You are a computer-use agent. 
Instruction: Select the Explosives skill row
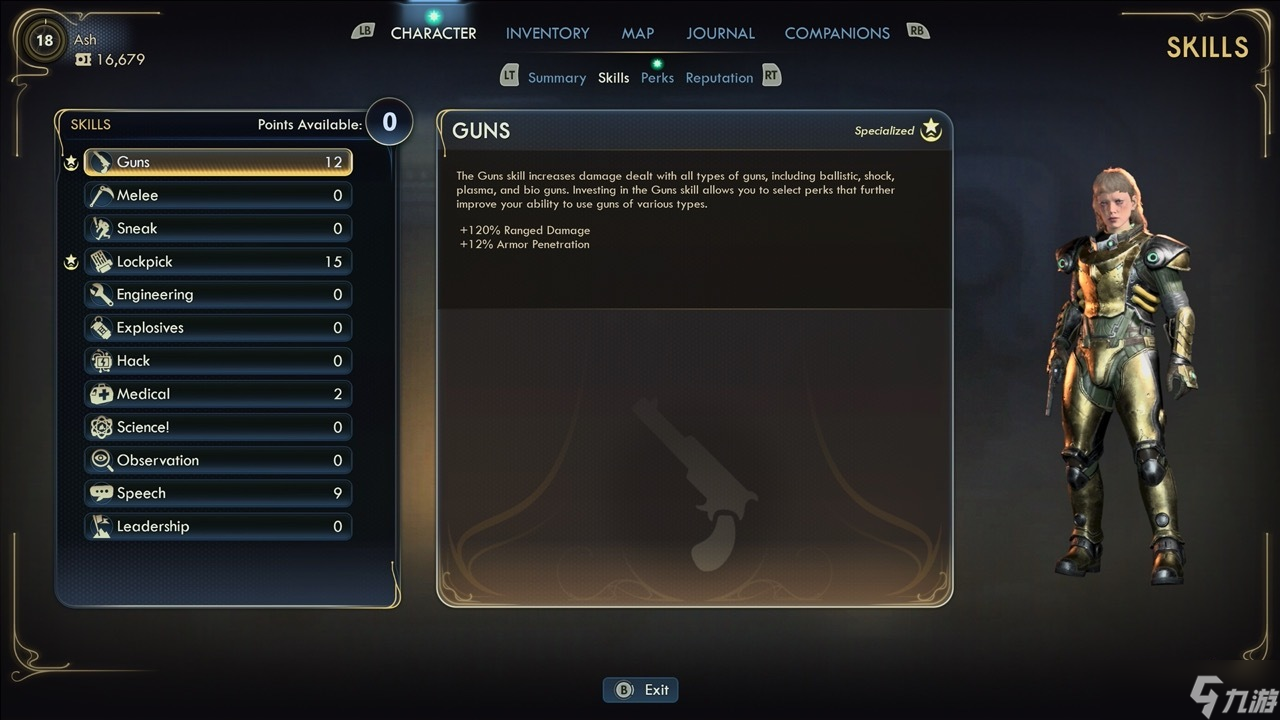218,327
